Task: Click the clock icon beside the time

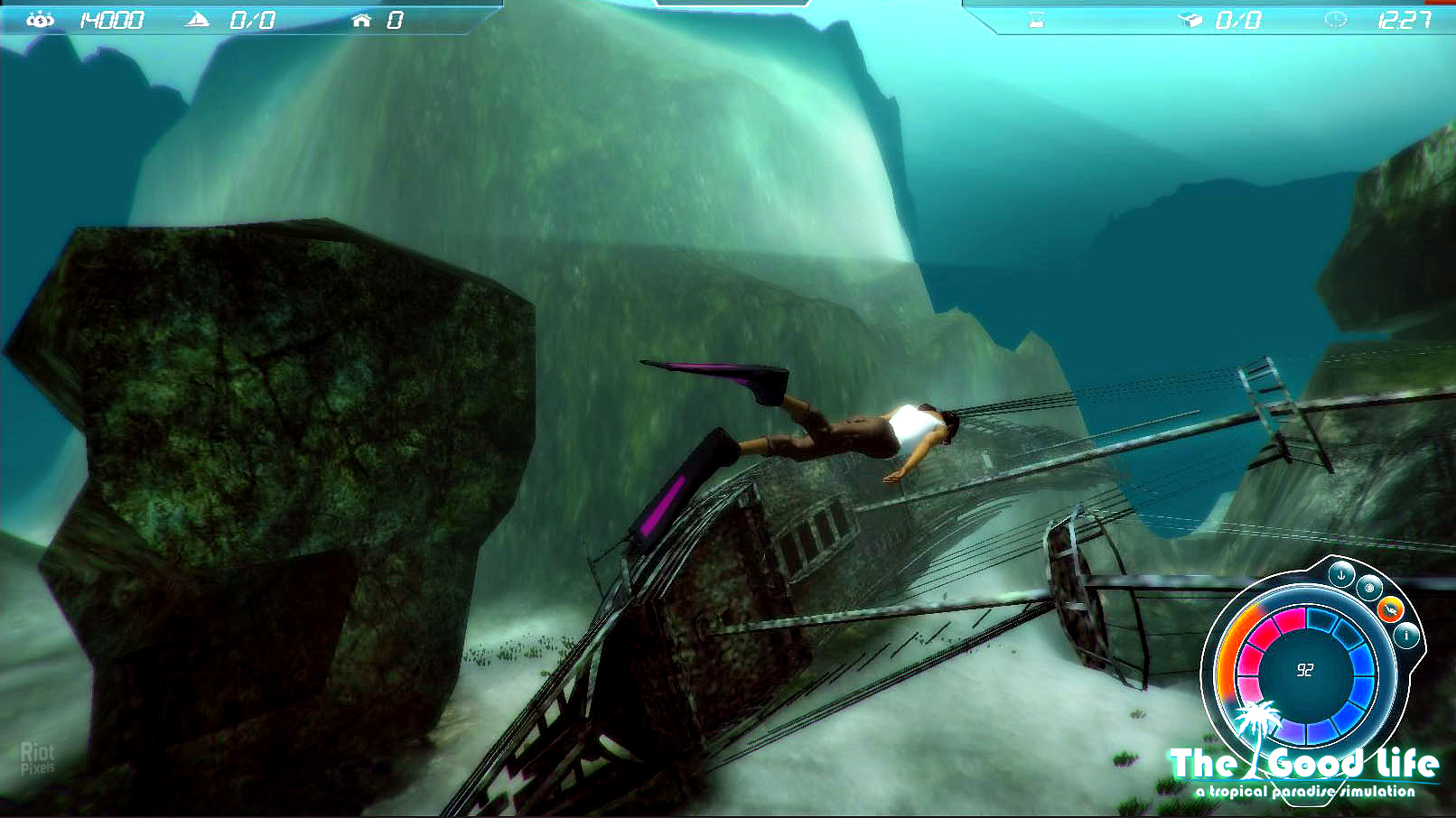Action: [1336, 20]
